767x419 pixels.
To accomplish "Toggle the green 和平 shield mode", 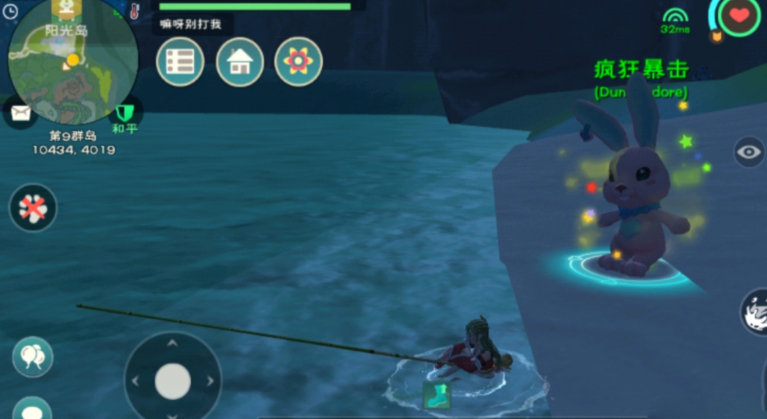I will [x=124, y=111].
